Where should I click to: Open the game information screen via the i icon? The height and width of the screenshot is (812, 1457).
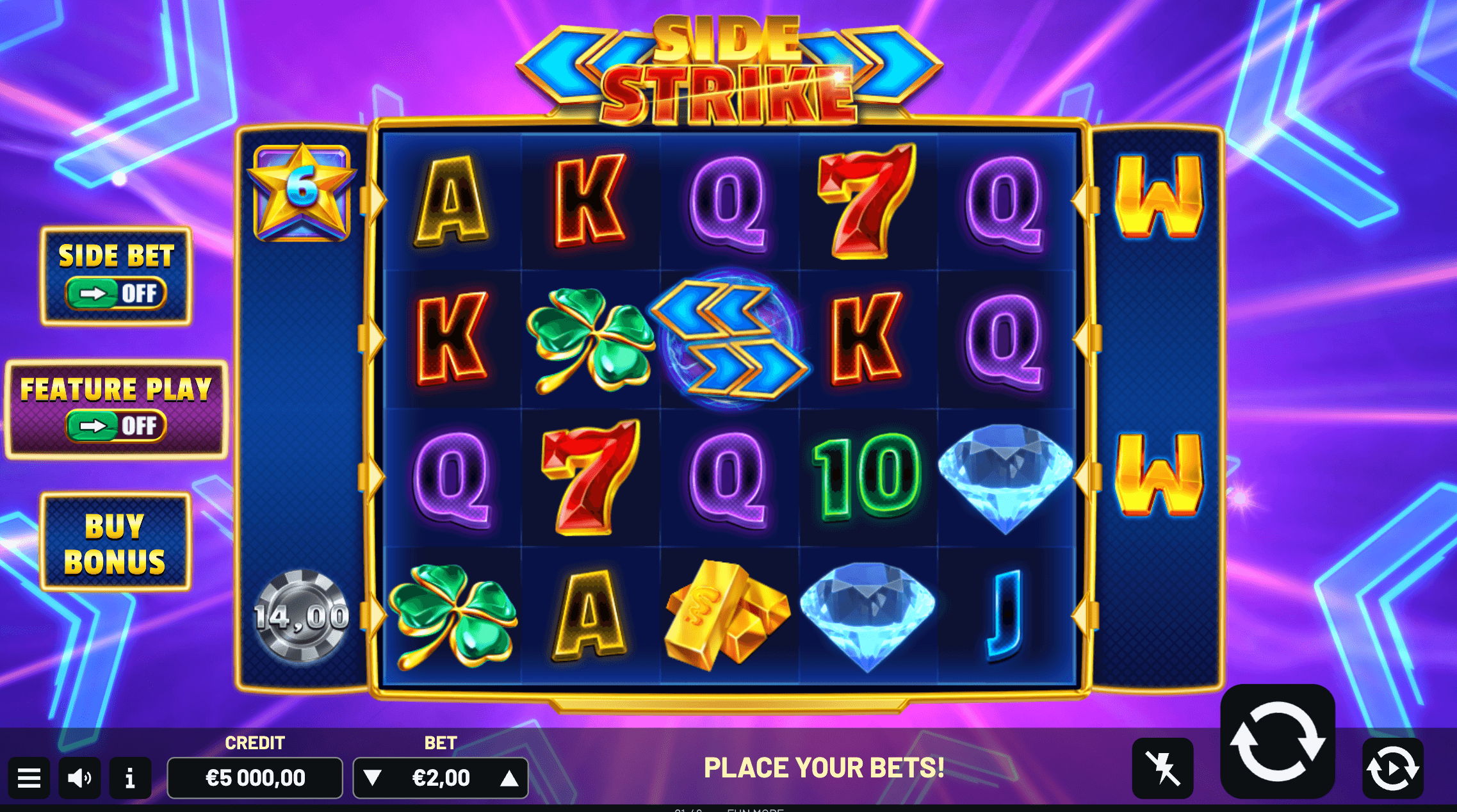[130, 778]
